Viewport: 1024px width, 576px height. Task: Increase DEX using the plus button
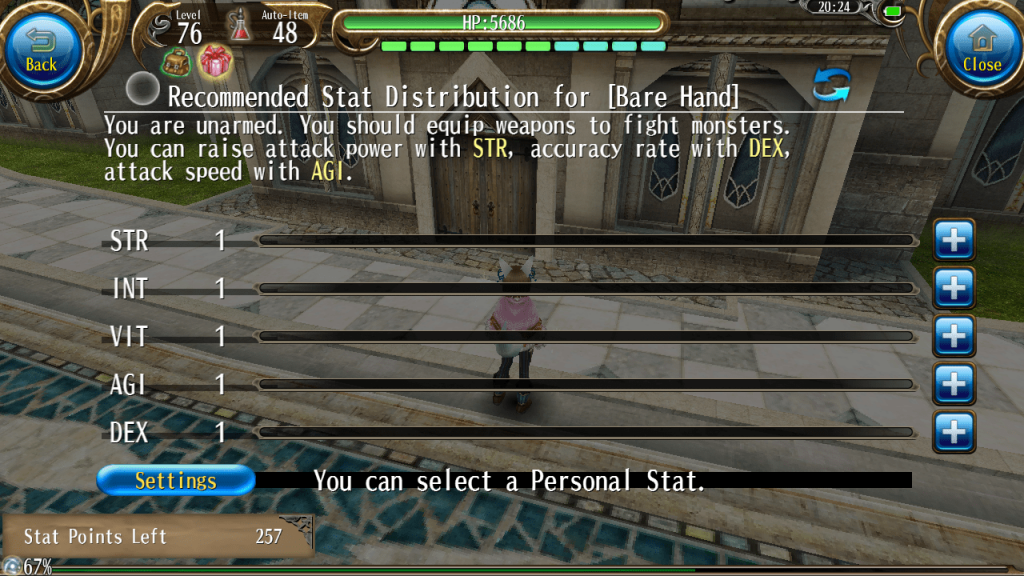pyautogui.click(x=954, y=432)
